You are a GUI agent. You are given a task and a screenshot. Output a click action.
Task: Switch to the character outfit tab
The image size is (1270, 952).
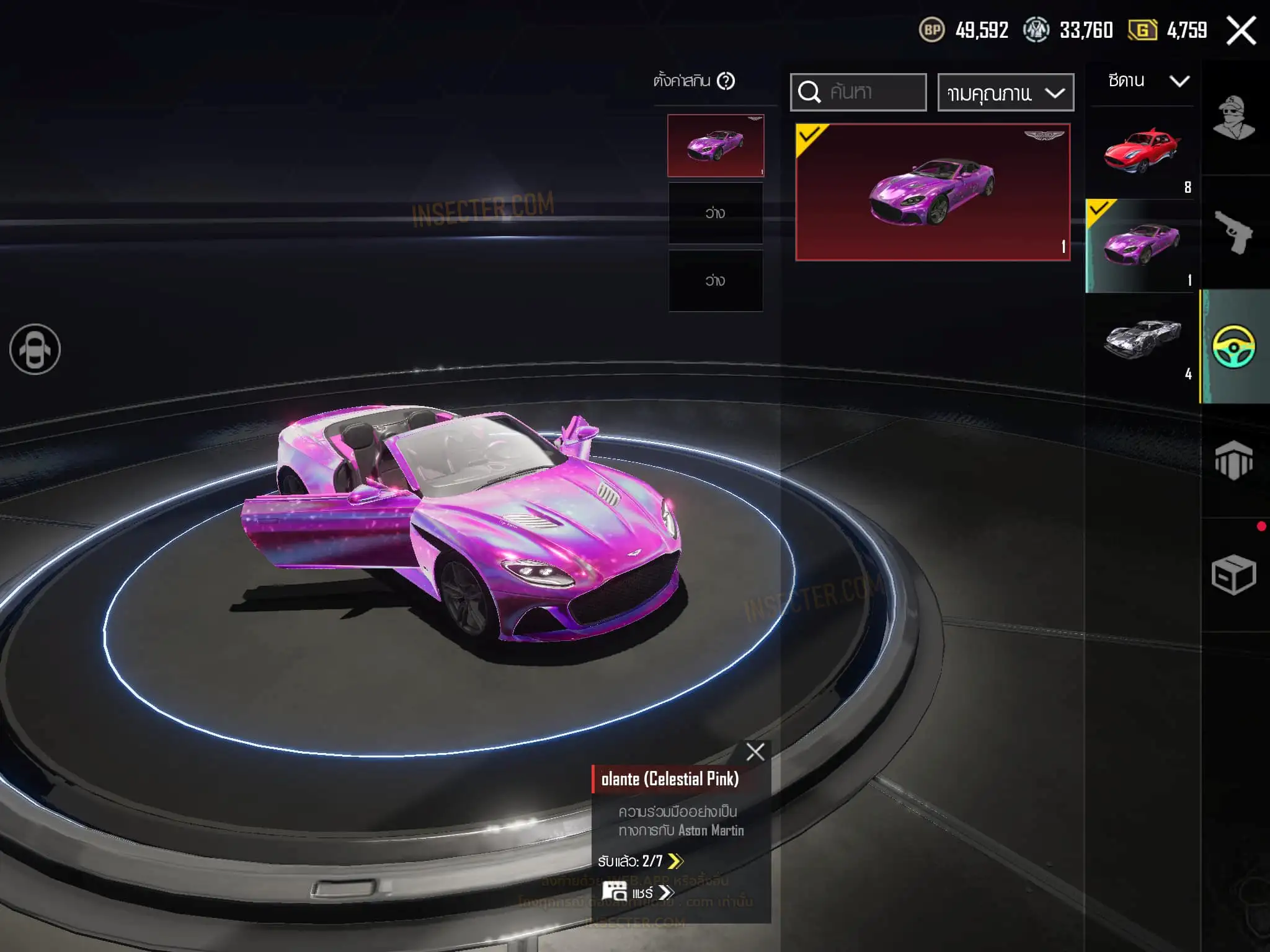(x=1234, y=118)
